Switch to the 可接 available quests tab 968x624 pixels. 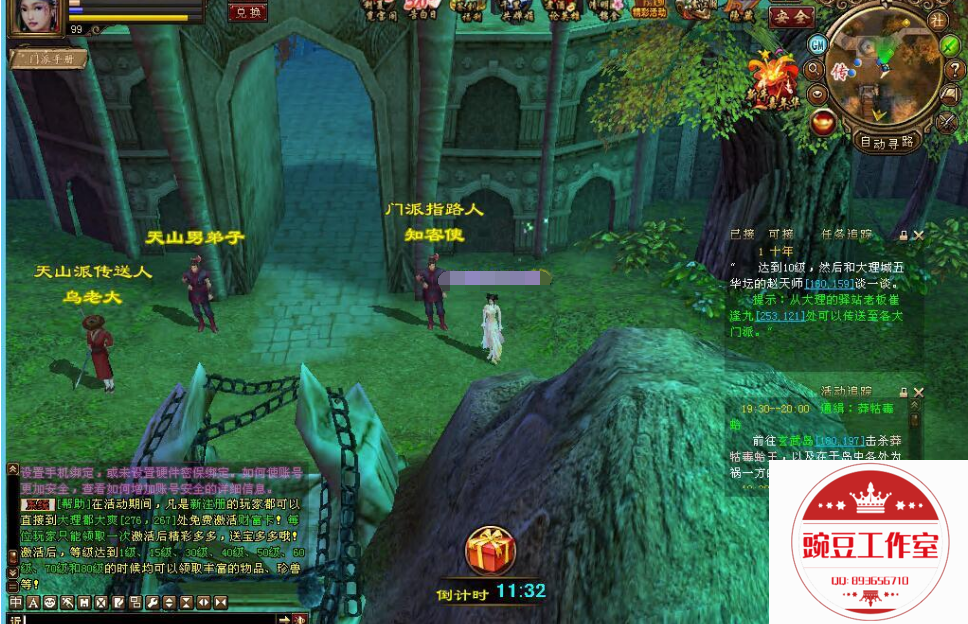(780, 234)
